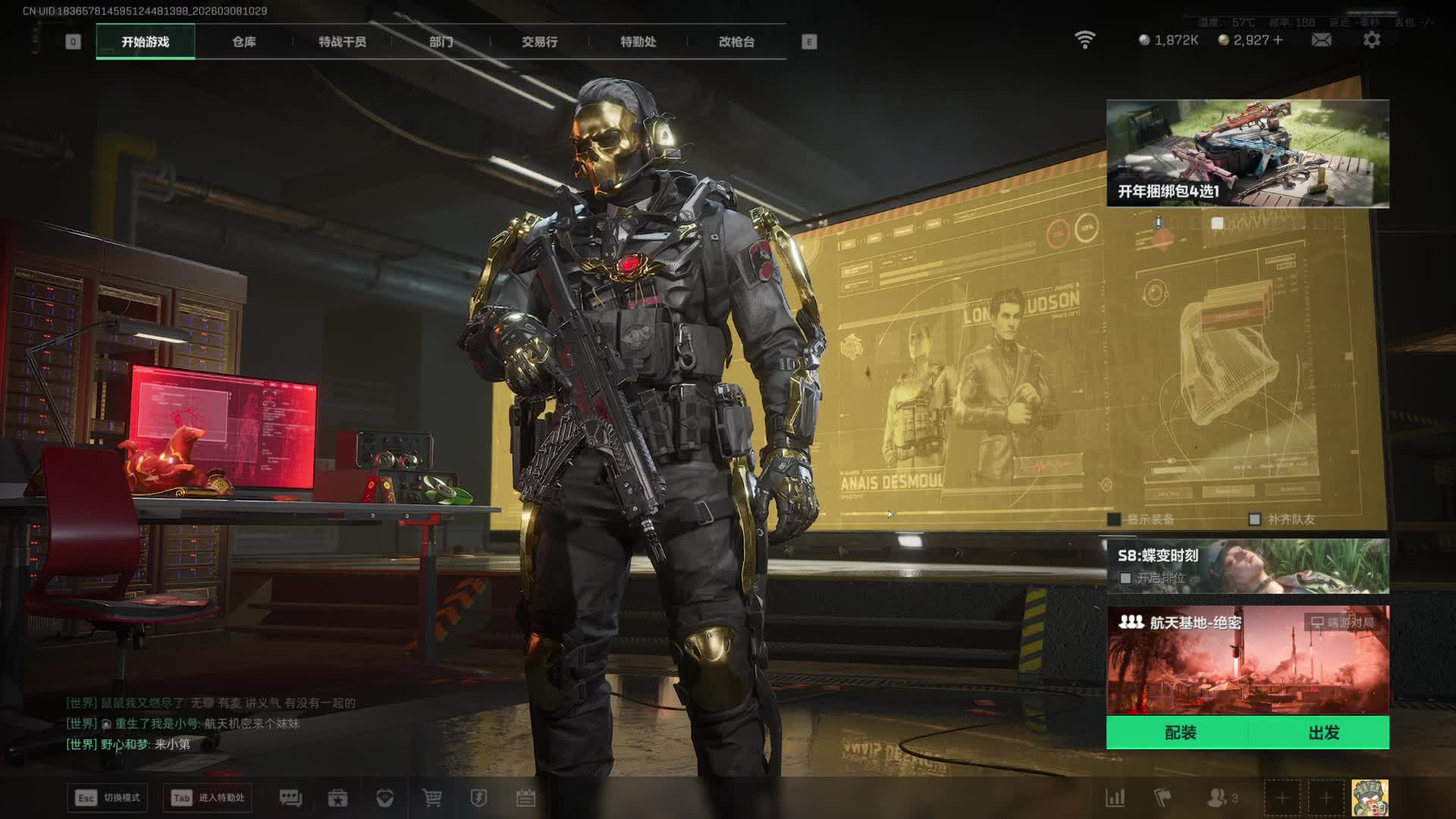
Task: Open the chat bubbles icon
Action: 290,798
